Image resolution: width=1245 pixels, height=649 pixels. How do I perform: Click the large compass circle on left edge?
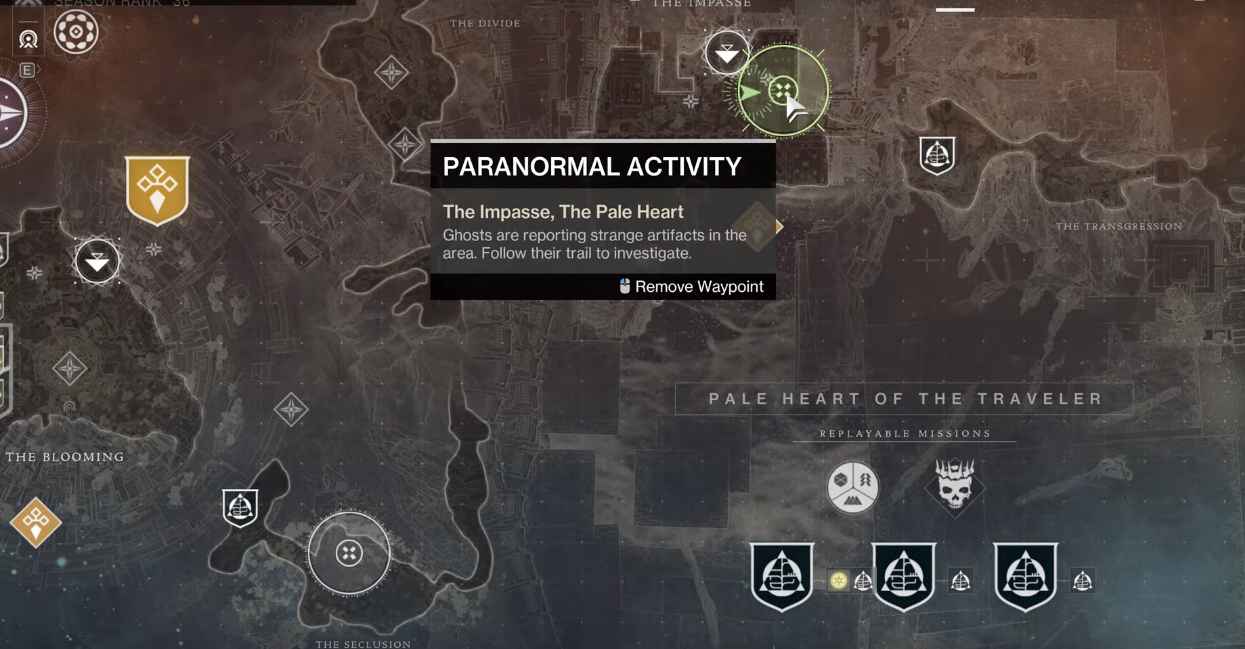click(12, 113)
